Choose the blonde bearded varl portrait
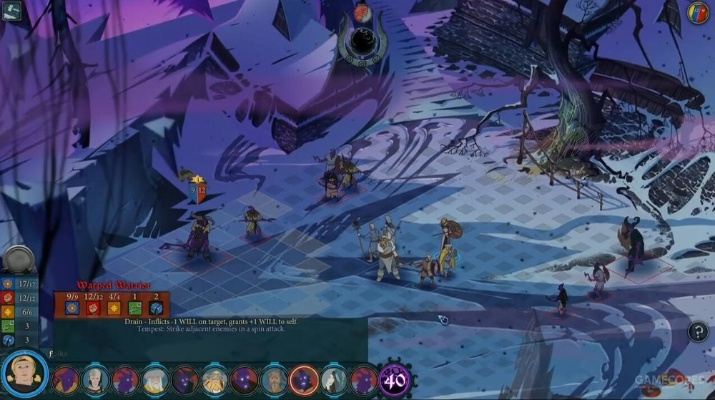The image size is (715, 400). tap(215, 380)
